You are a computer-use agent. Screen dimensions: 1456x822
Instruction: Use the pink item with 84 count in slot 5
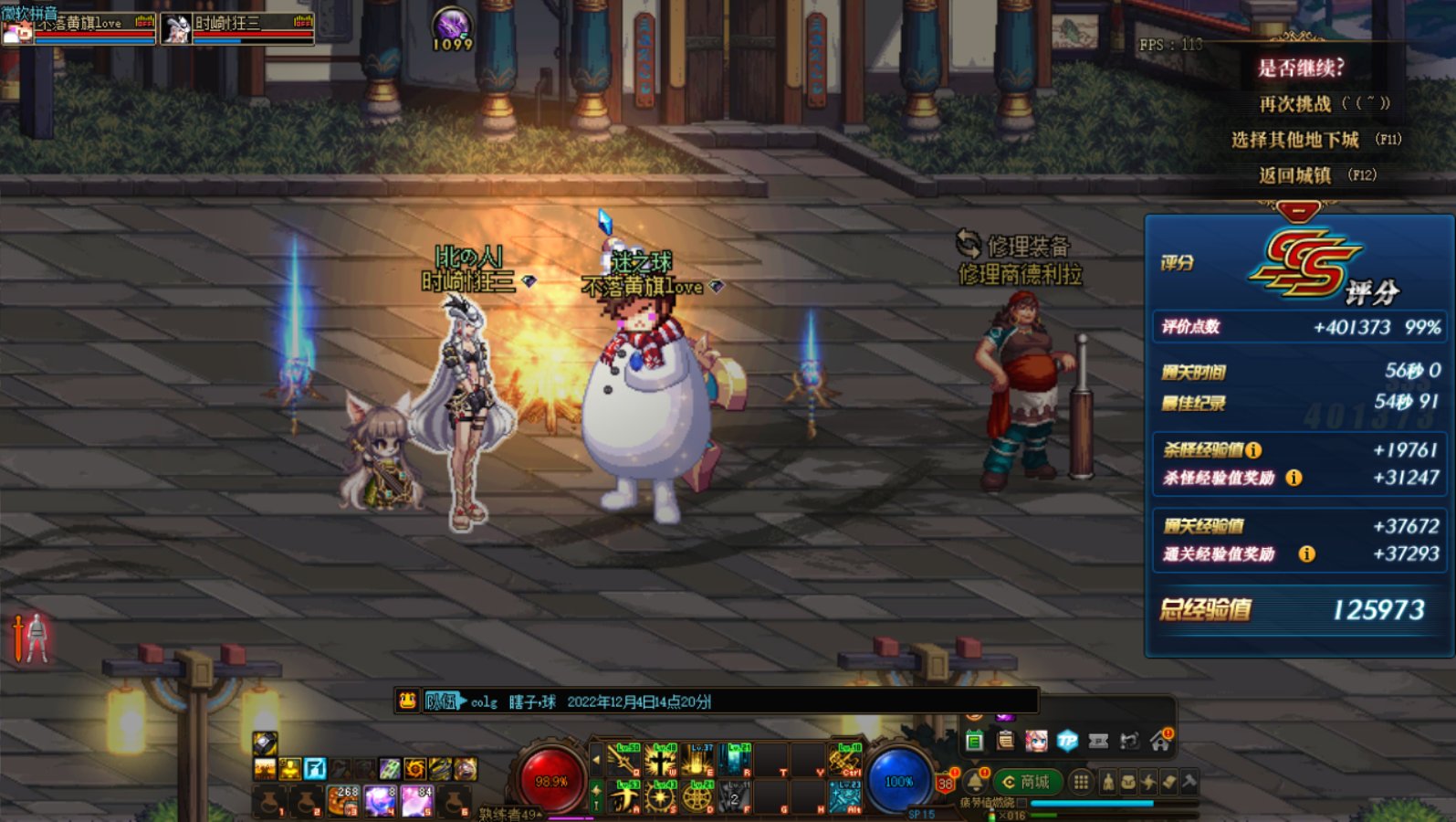pos(416,800)
